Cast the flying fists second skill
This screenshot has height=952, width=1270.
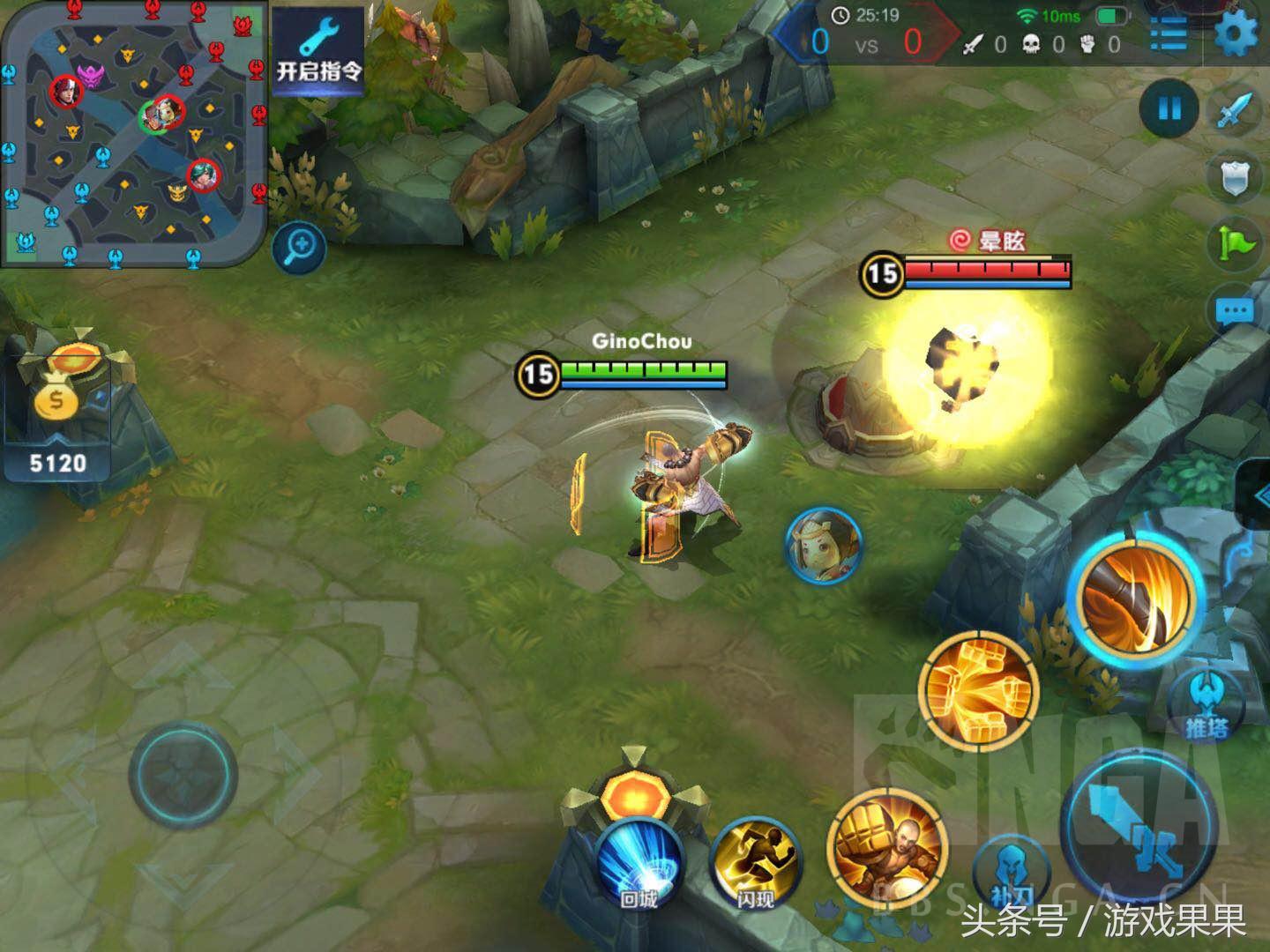coord(978,690)
